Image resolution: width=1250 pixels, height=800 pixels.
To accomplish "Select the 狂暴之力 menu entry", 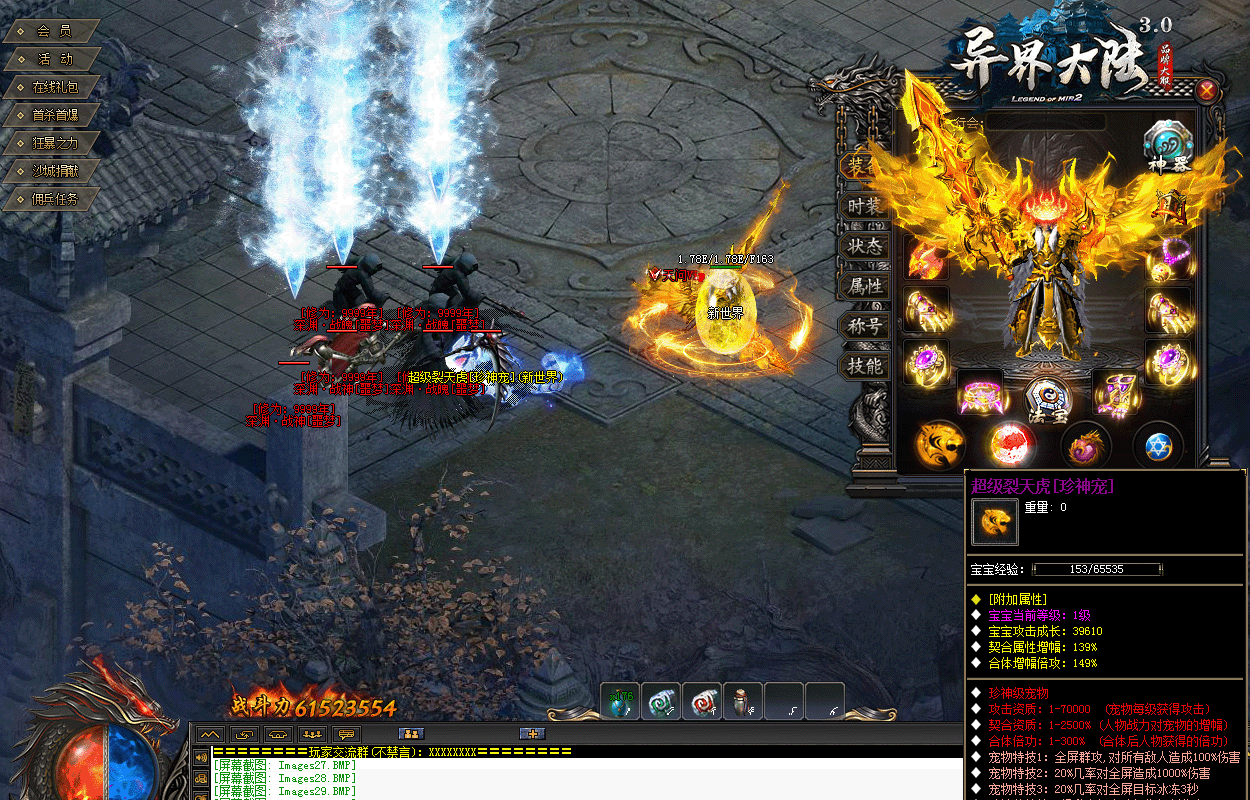I will coord(54,143).
